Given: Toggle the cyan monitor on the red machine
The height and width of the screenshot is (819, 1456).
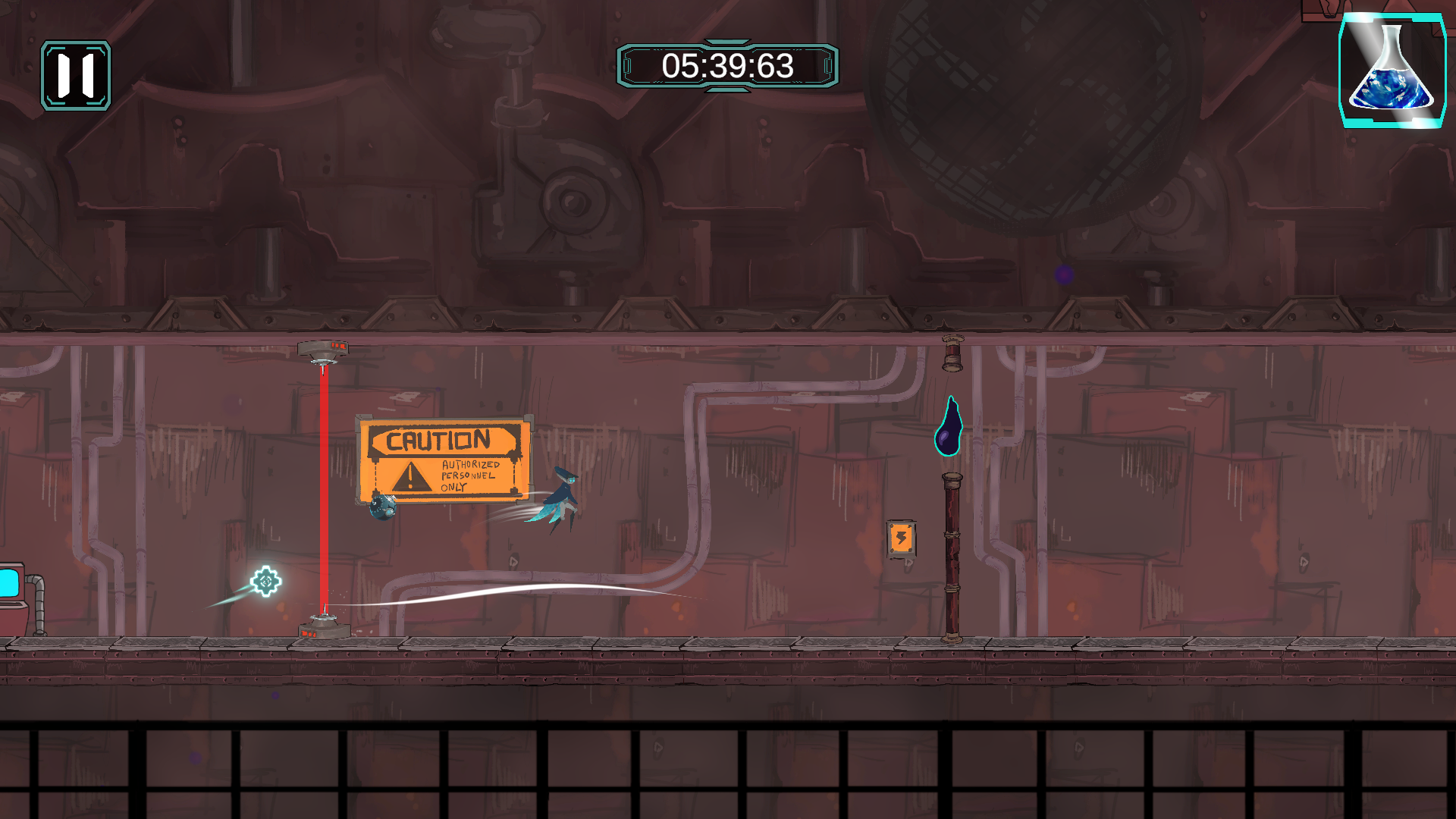Looking at the screenshot, I should 9,581.
